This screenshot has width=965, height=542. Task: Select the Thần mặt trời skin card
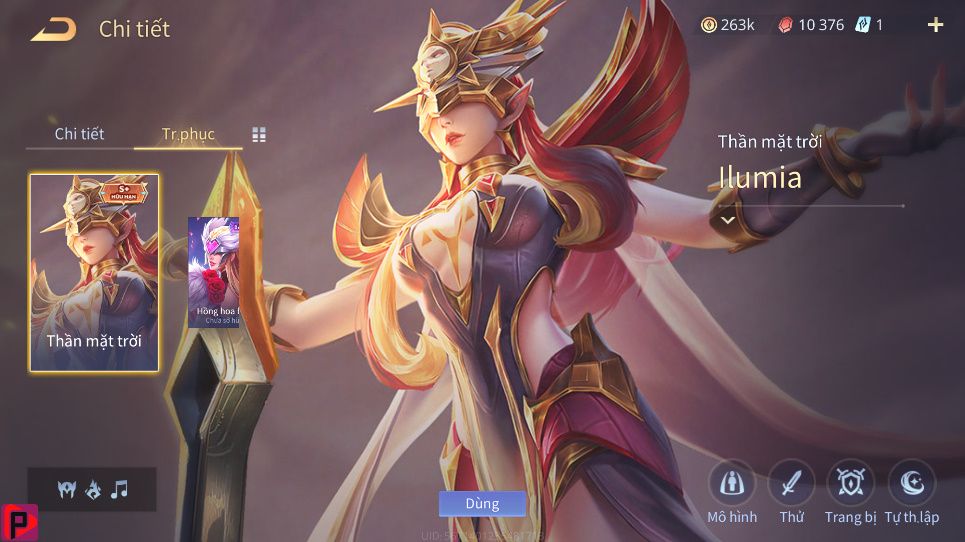(94, 272)
